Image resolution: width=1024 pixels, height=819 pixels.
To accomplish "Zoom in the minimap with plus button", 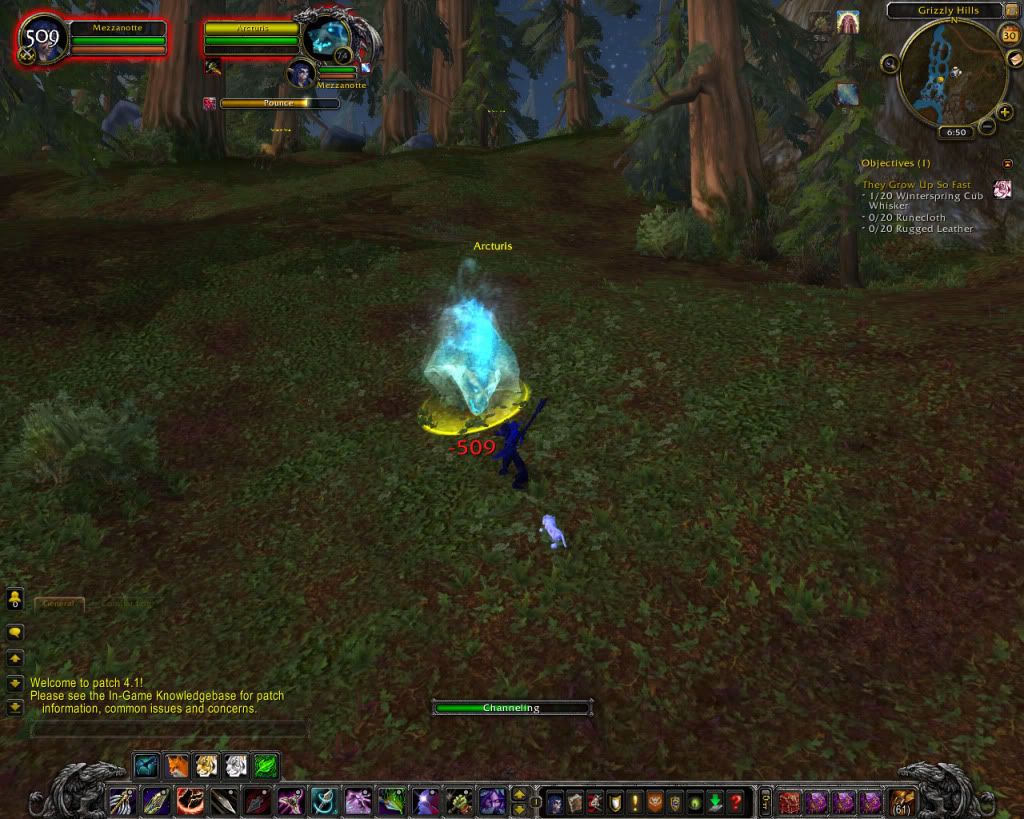I will pyautogui.click(x=1004, y=113).
